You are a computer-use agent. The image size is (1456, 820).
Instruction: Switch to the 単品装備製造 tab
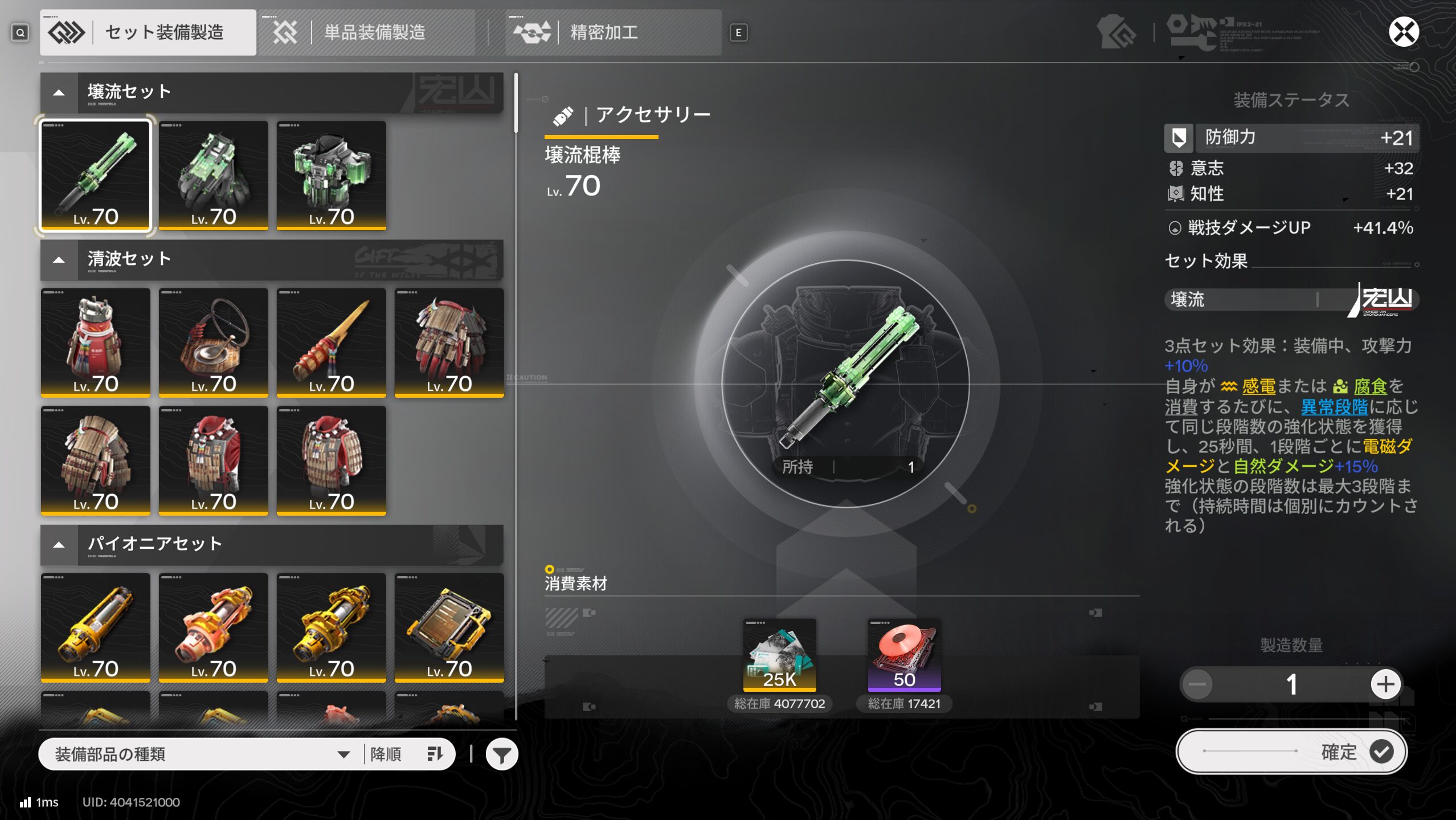tap(367, 32)
